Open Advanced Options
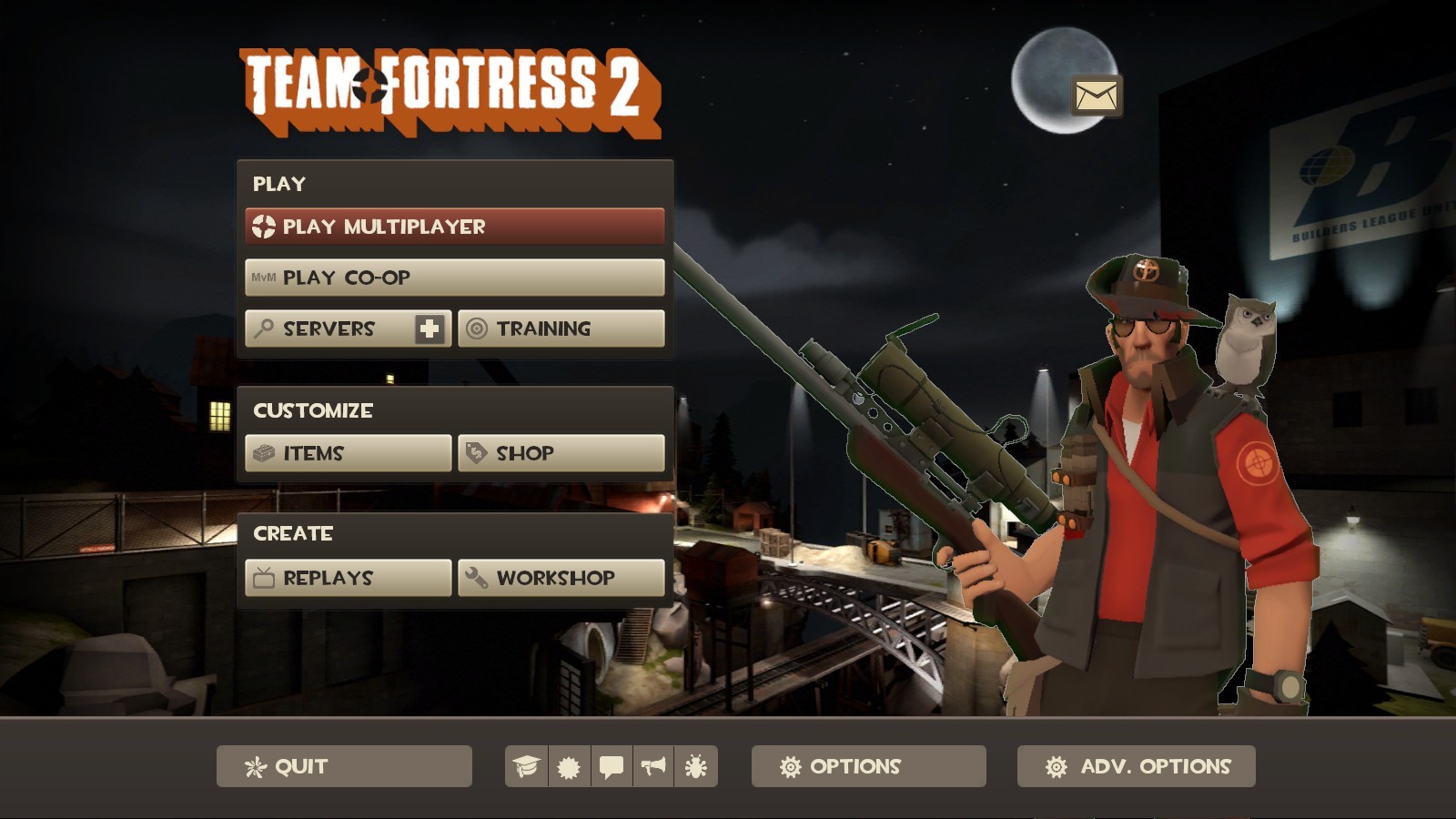The image size is (1456, 819). click(1136, 766)
